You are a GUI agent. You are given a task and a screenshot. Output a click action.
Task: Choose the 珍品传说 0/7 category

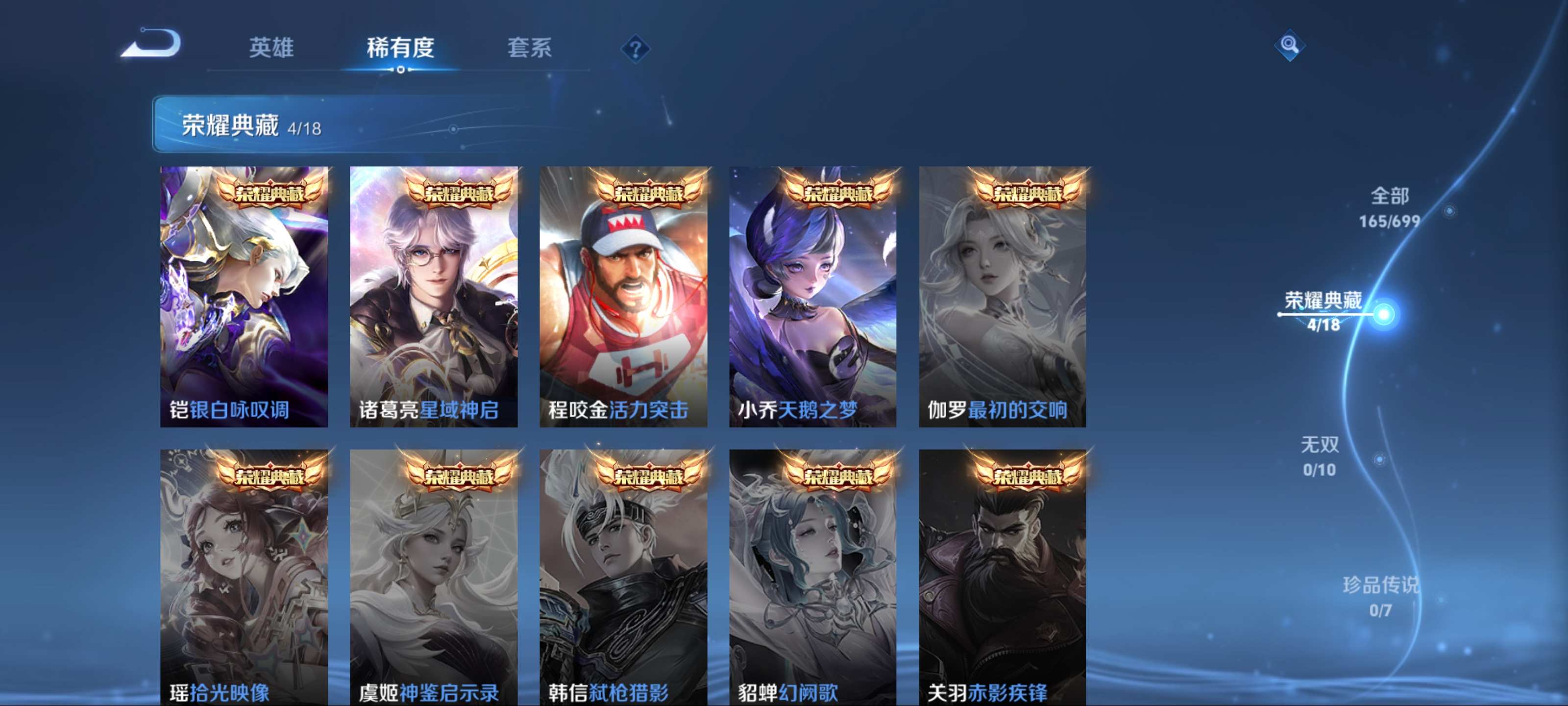[1380, 596]
